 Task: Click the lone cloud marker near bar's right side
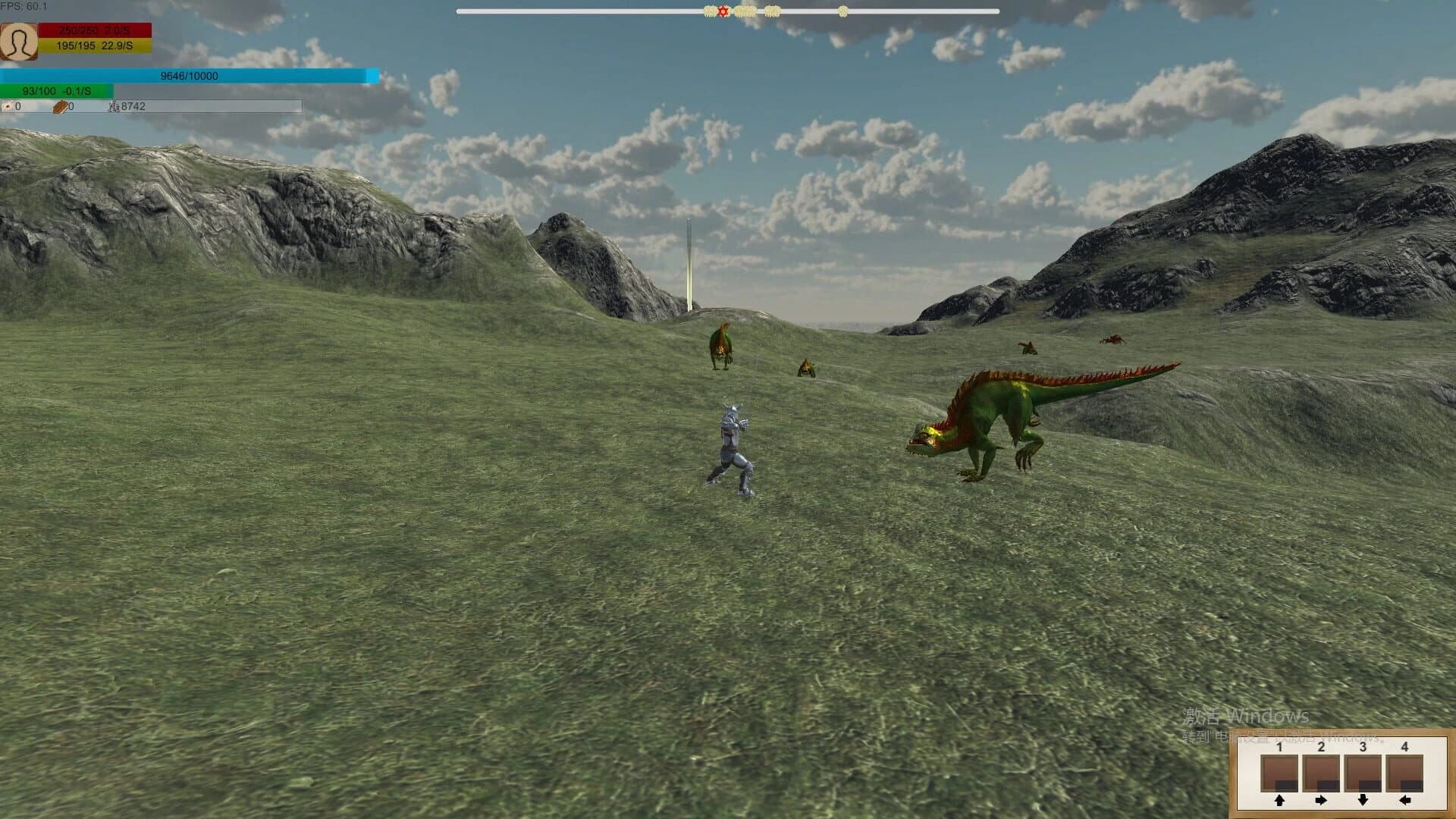click(843, 11)
